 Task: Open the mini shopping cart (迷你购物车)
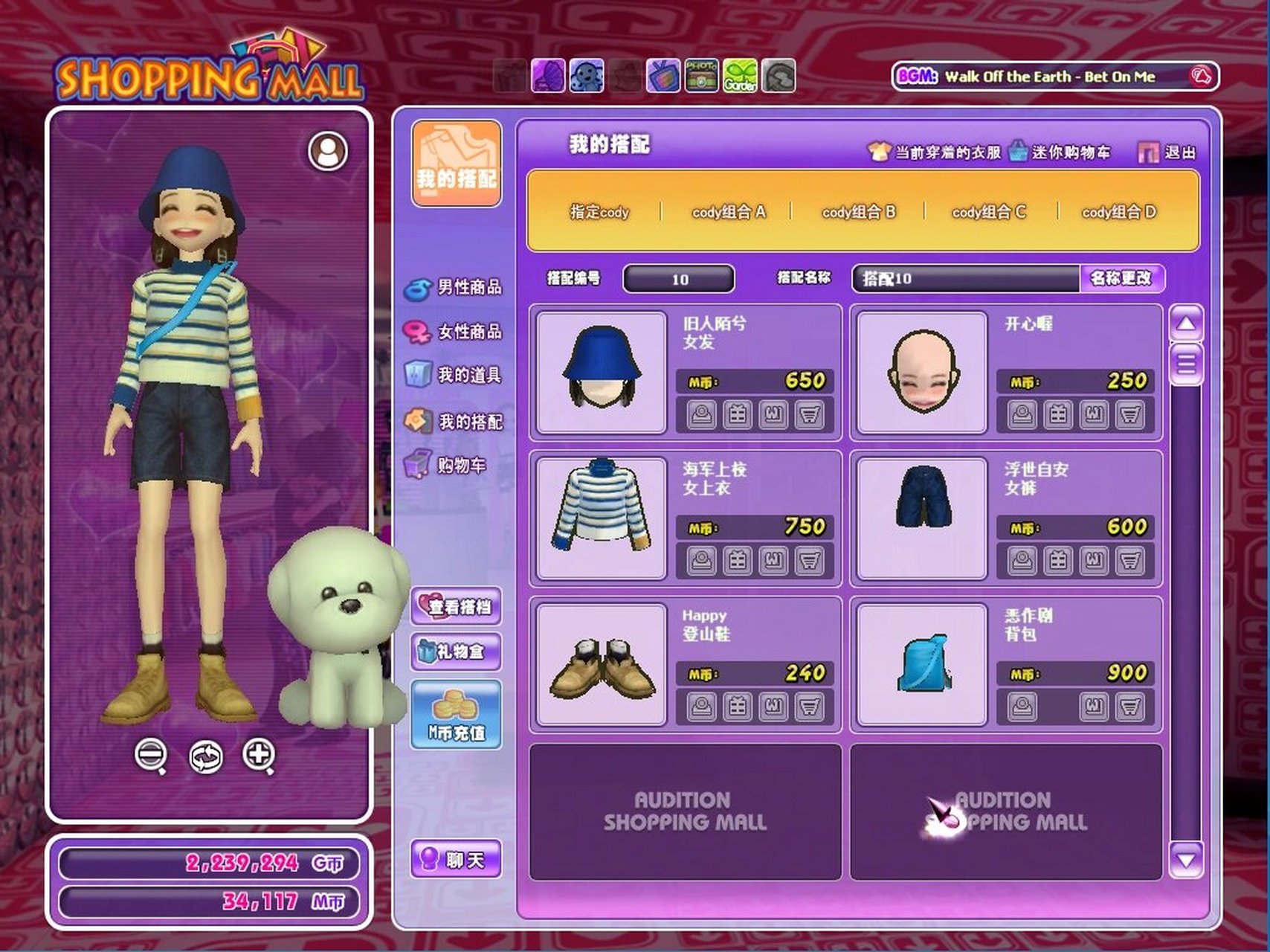click(x=1060, y=152)
